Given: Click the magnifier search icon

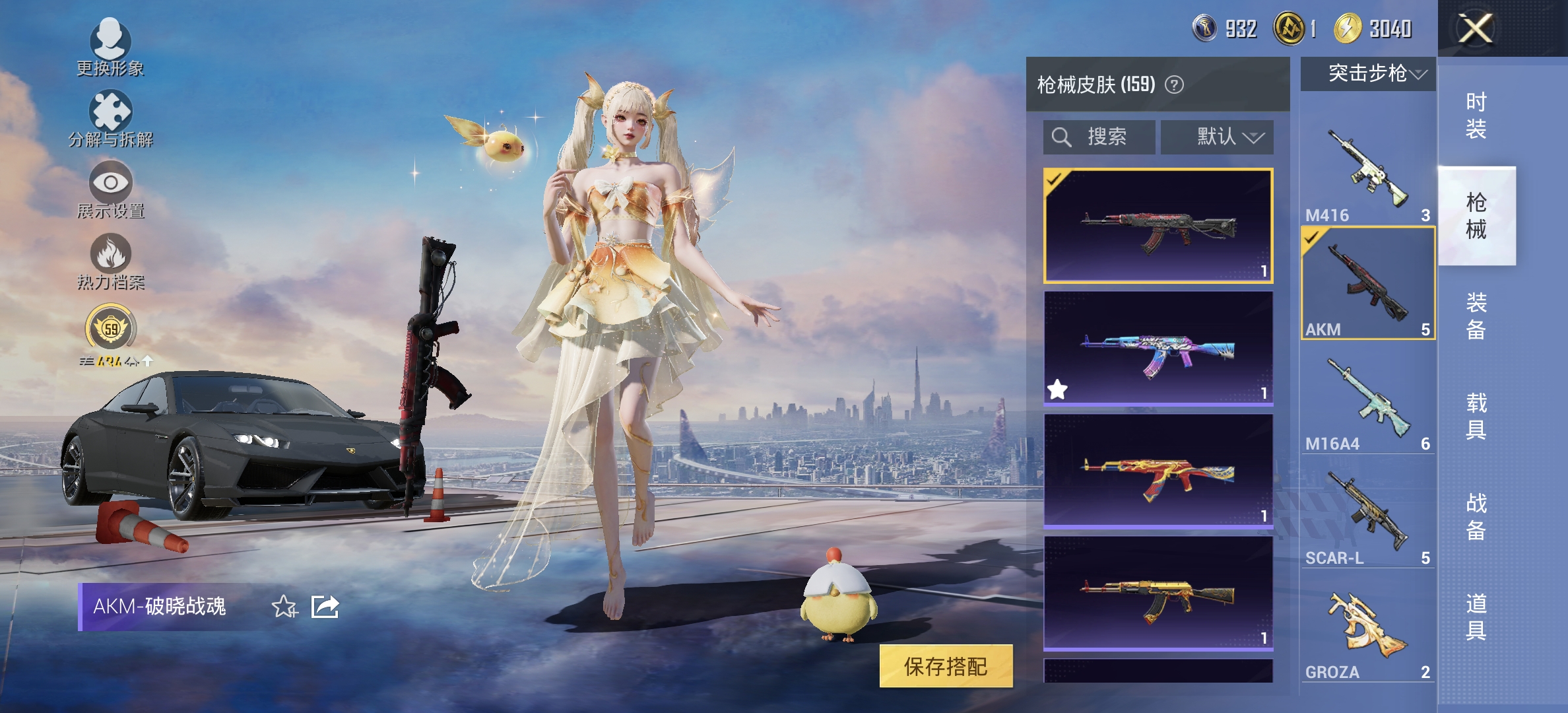Looking at the screenshot, I should pyautogui.click(x=1061, y=137).
